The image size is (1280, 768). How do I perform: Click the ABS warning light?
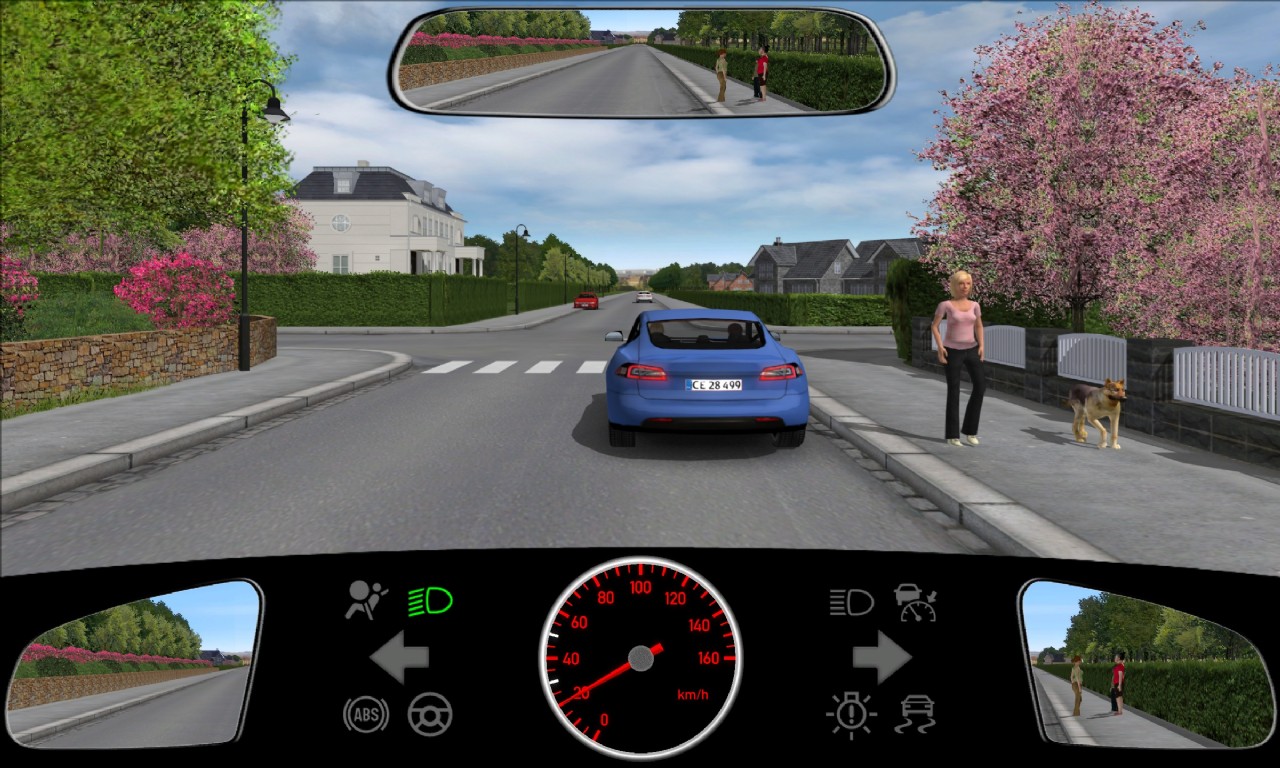pos(366,714)
